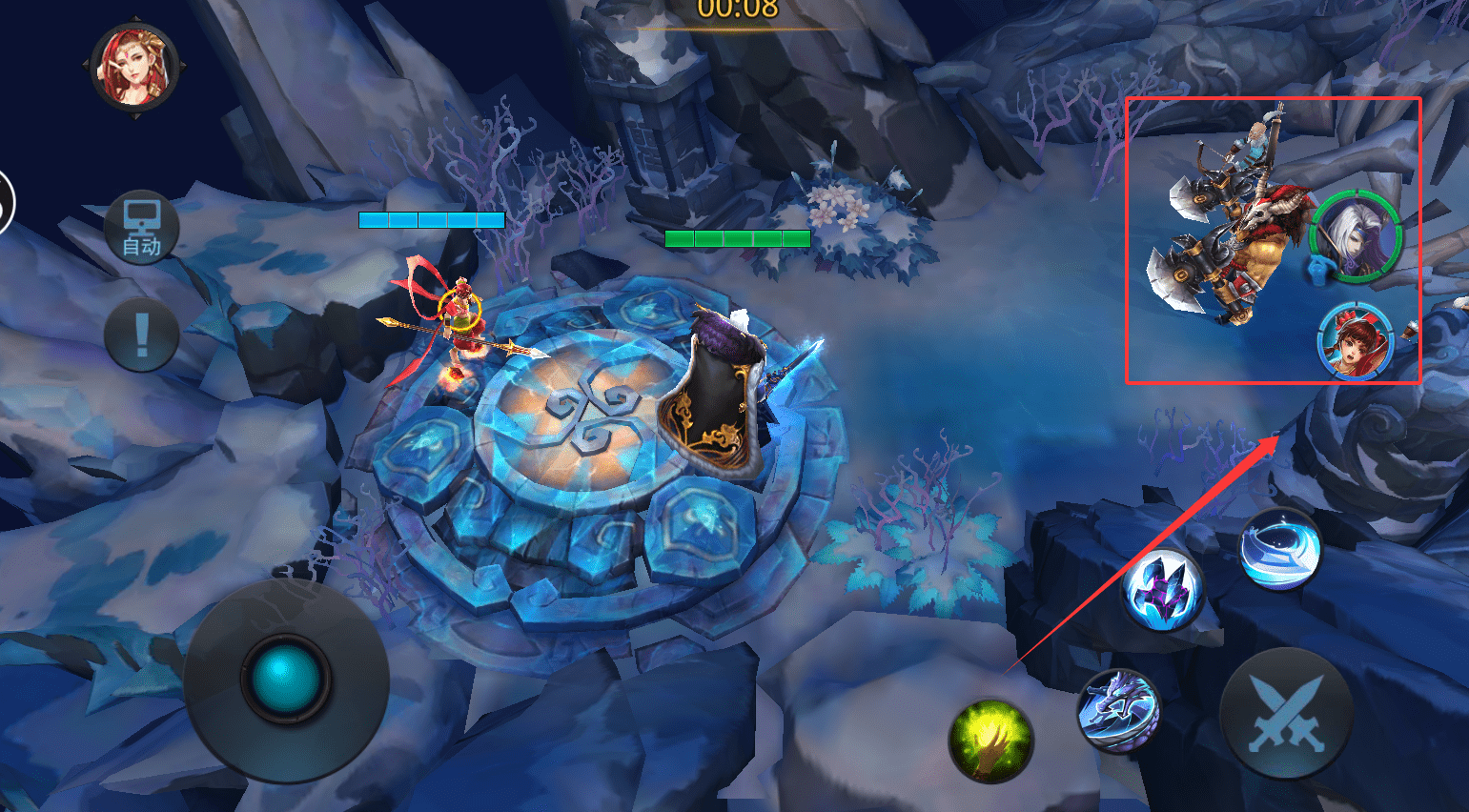This screenshot has width=1469, height=812.
Task: Open the red-haired hero portrait
Action: [134, 66]
